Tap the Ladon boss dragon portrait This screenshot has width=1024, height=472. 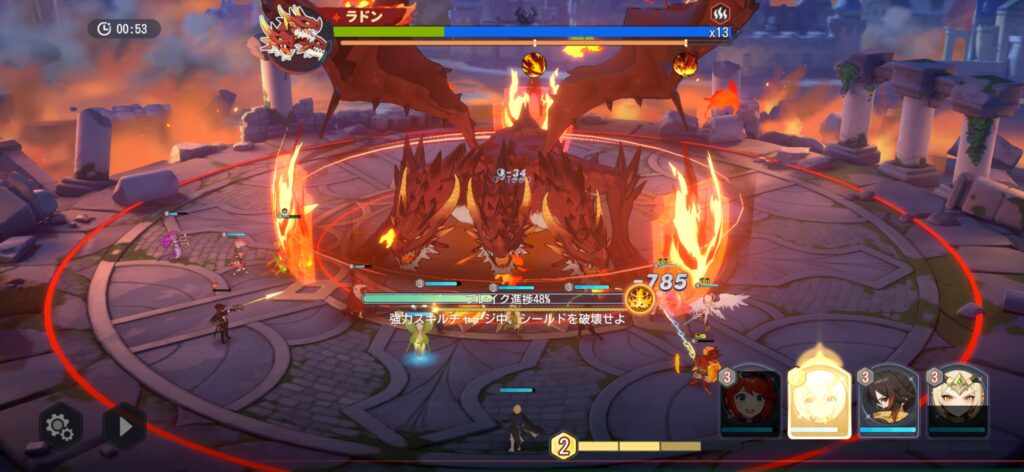292,32
